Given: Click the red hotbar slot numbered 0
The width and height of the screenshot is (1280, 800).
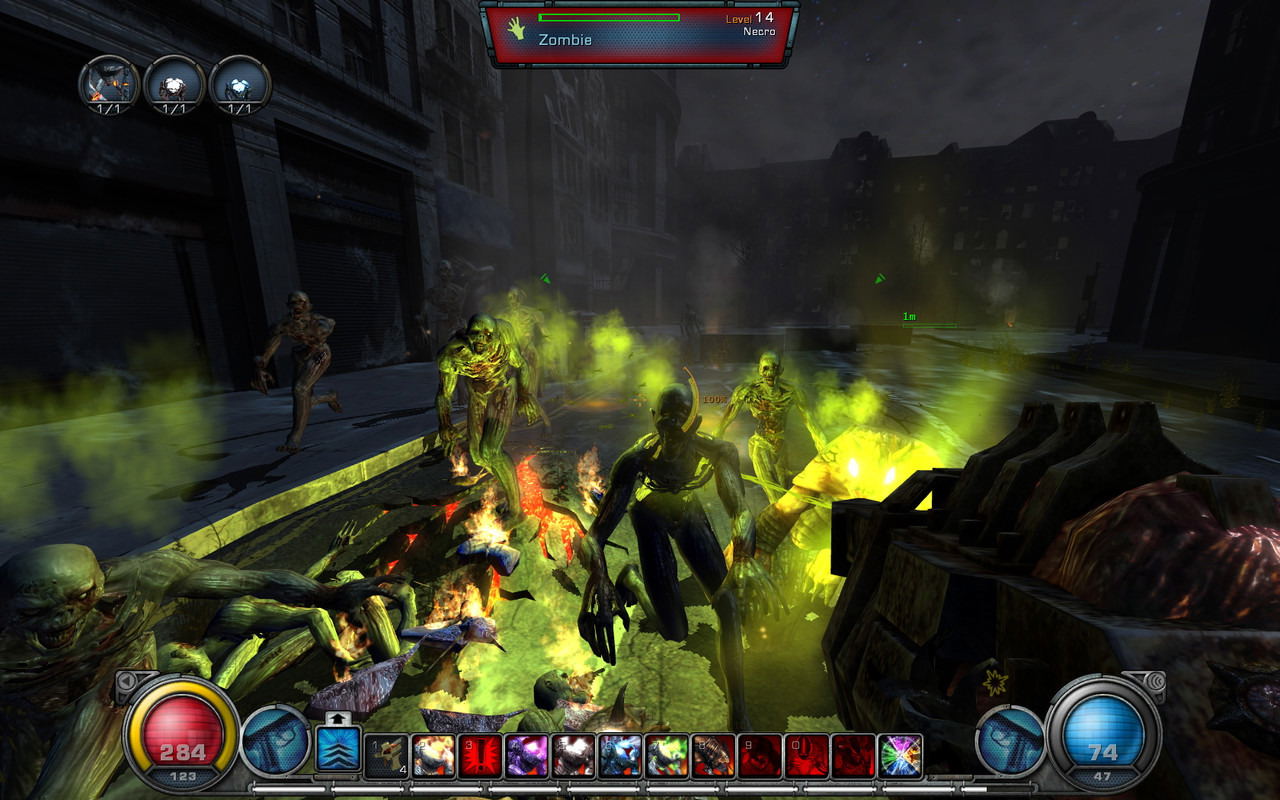Looking at the screenshot, I should (x=807, y=757).
